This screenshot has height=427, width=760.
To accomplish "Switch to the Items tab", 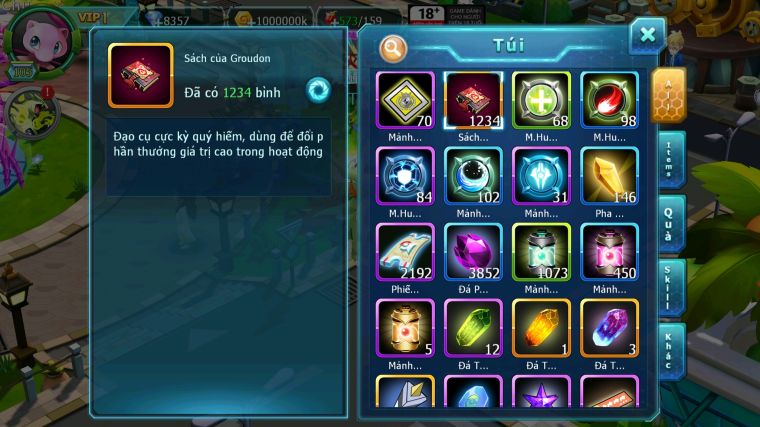I will click(669, 160).
